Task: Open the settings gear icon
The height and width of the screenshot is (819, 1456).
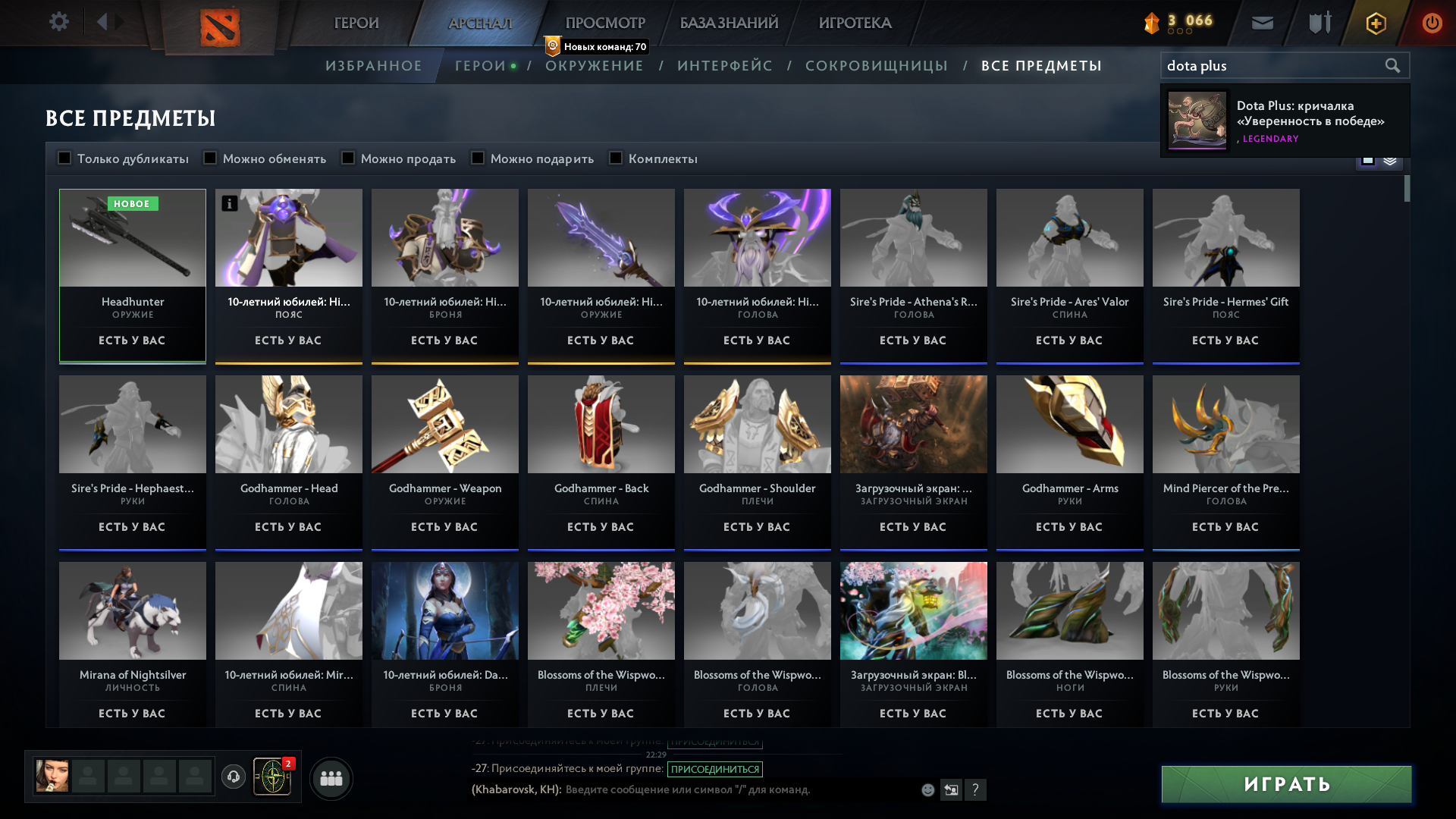Action: 59,21
